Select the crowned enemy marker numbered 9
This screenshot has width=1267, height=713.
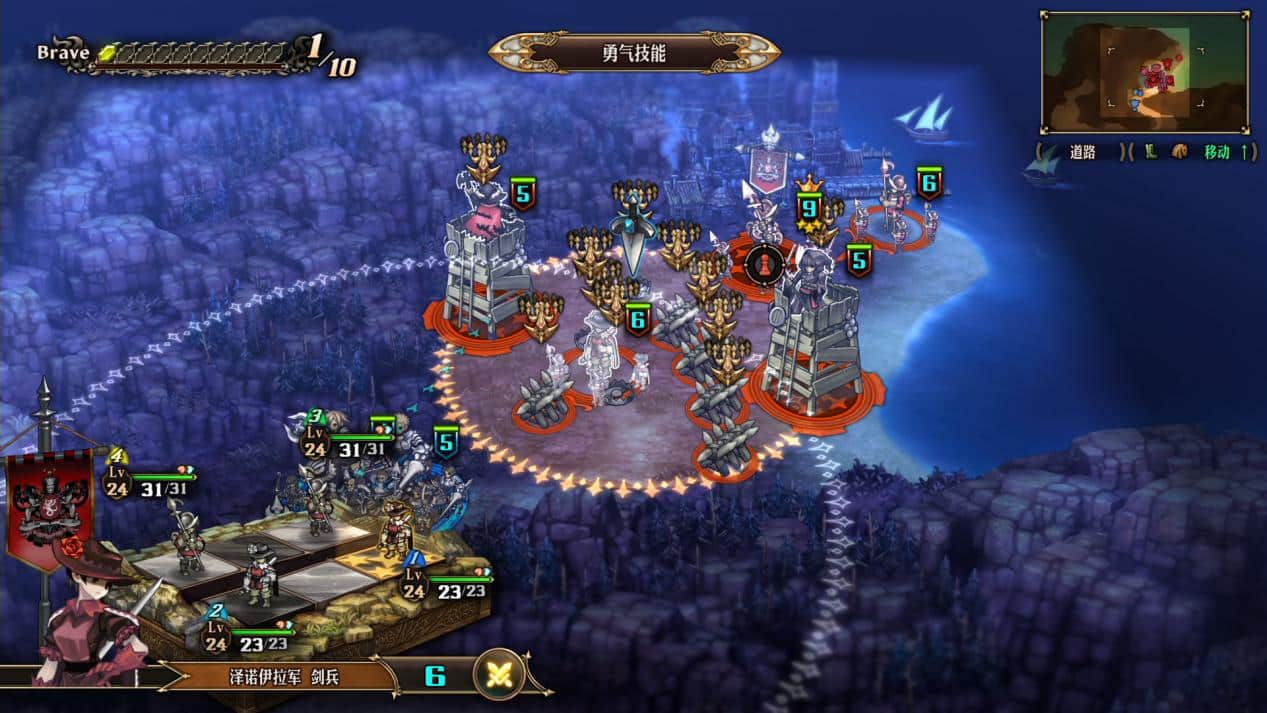808,205
